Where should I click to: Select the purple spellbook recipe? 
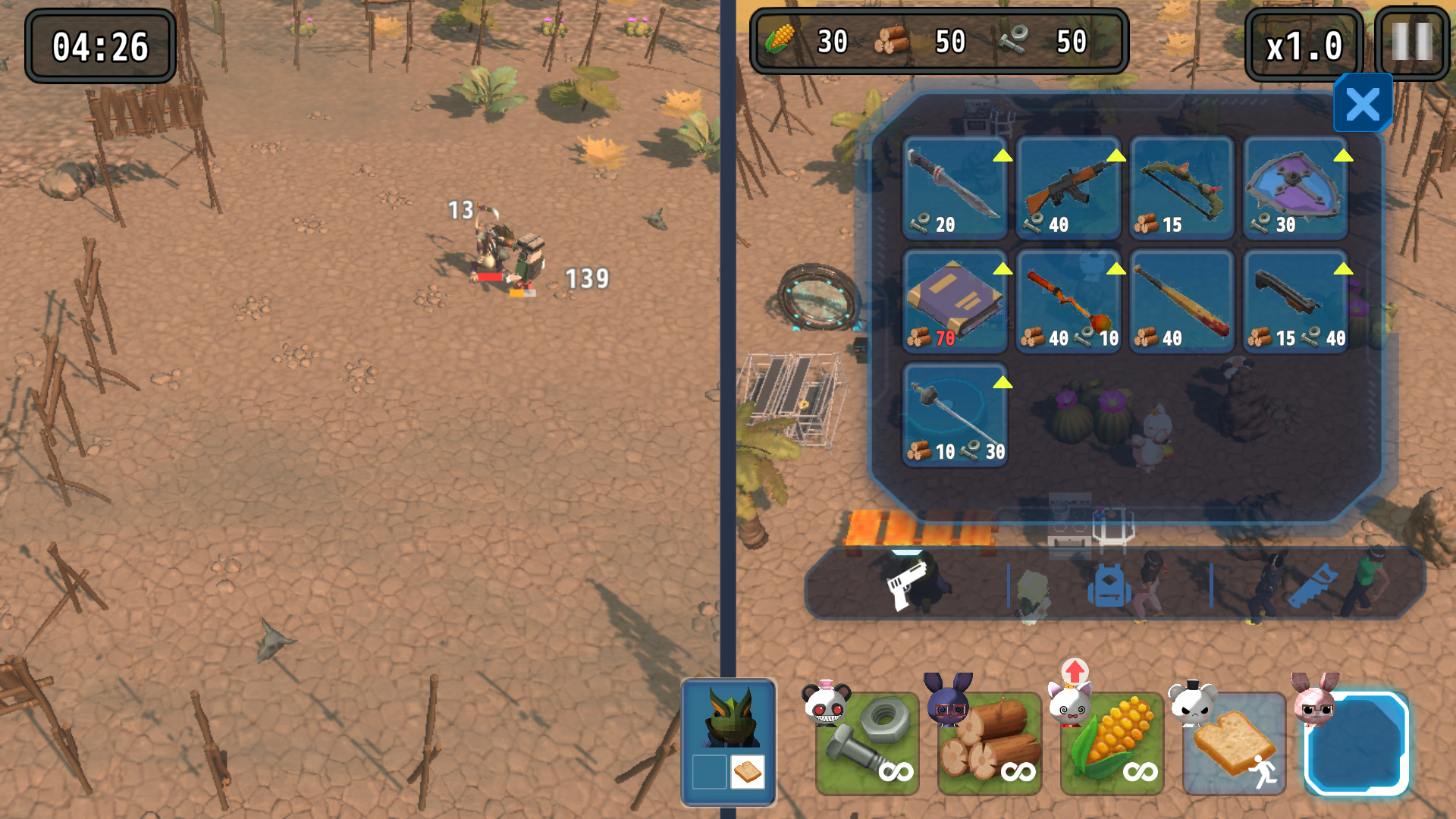point(954,301)
